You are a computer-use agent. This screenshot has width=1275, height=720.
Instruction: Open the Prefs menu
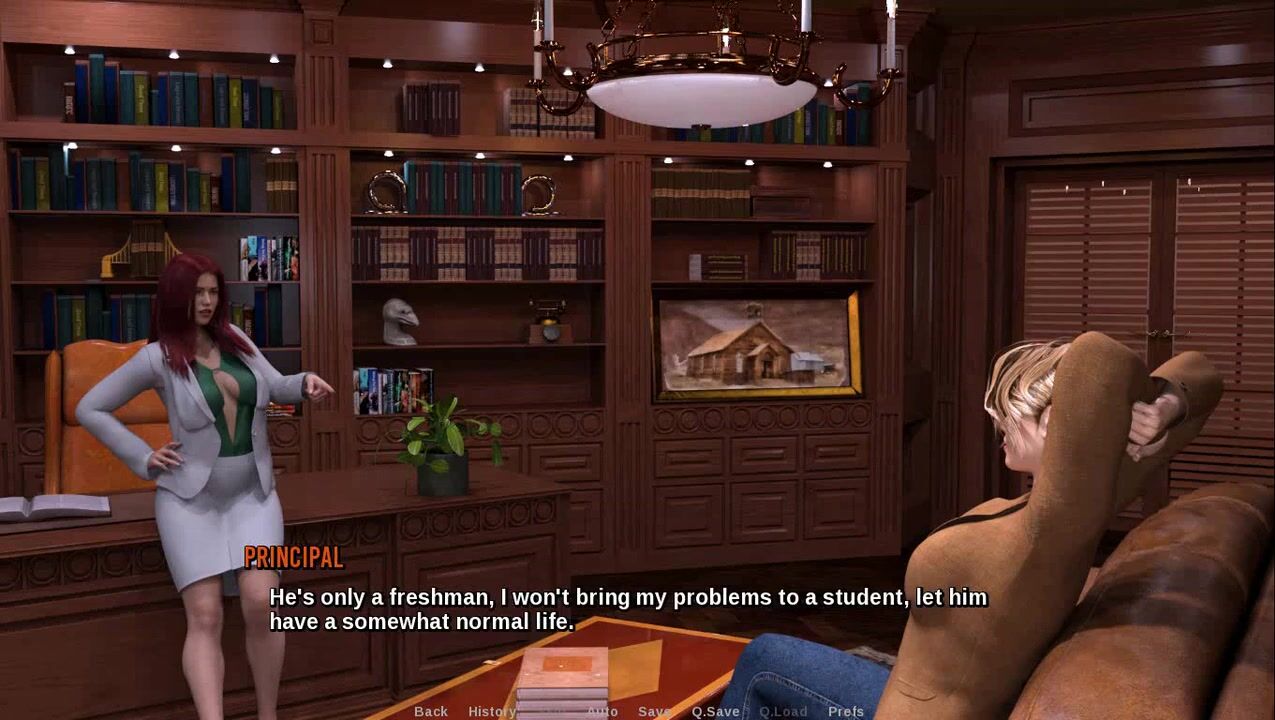coord(846,711)
